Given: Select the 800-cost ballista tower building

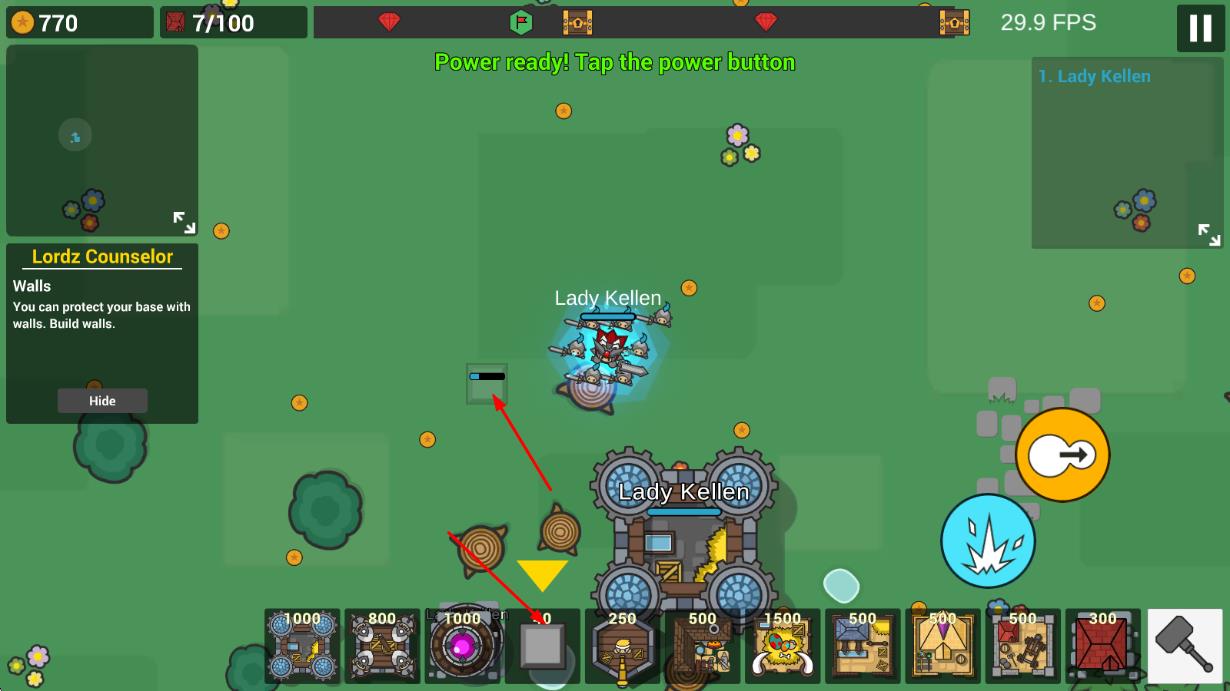Looking at the screenshot, I should [382, 646].
